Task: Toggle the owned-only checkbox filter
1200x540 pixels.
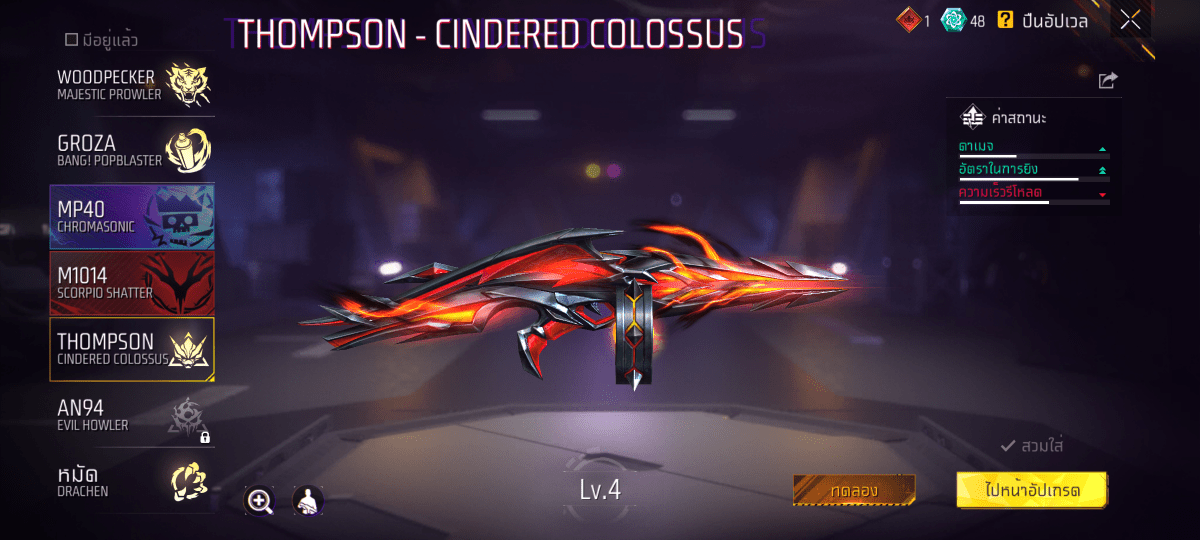Action: point(71,40)
